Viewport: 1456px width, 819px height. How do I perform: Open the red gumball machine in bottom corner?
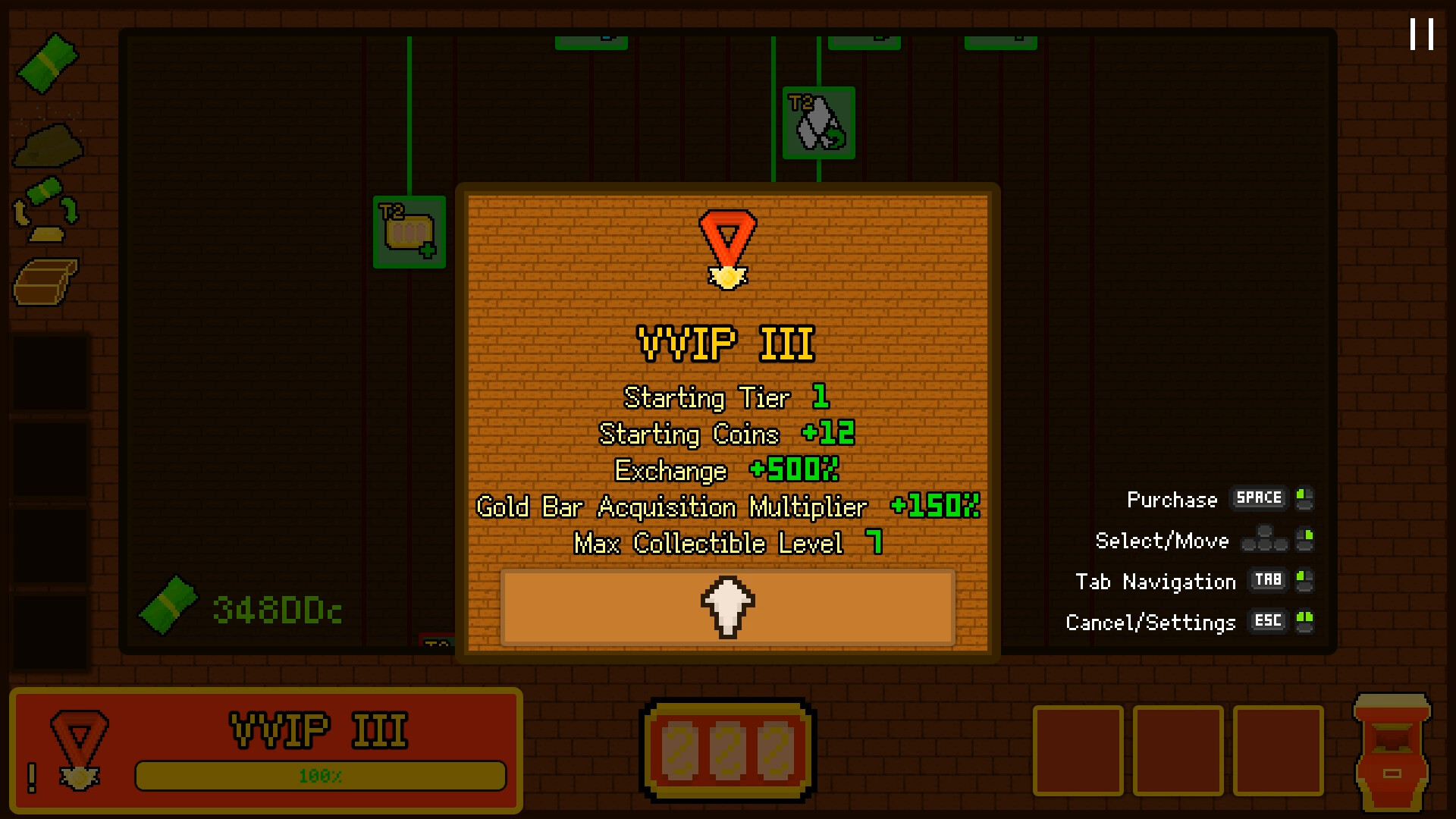pos(1392,751)
